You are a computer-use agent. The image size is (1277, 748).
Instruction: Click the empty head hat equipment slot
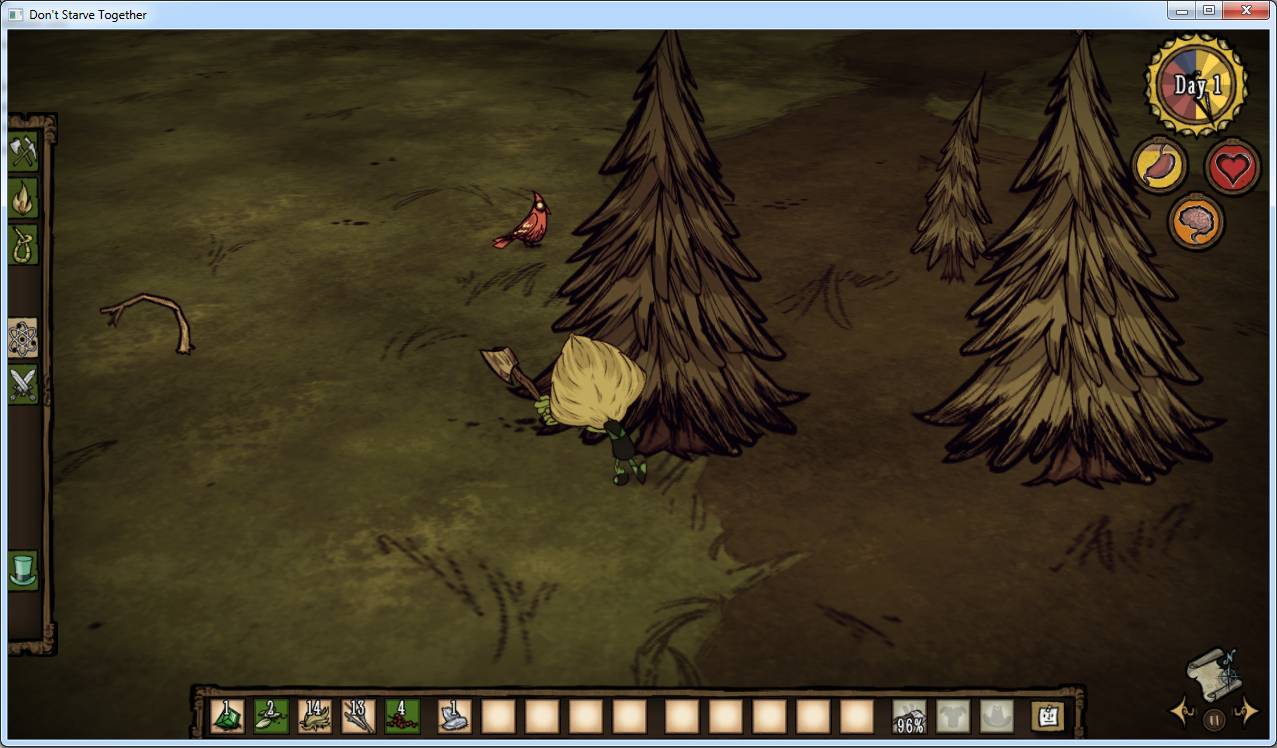click(x=997, y=716)
